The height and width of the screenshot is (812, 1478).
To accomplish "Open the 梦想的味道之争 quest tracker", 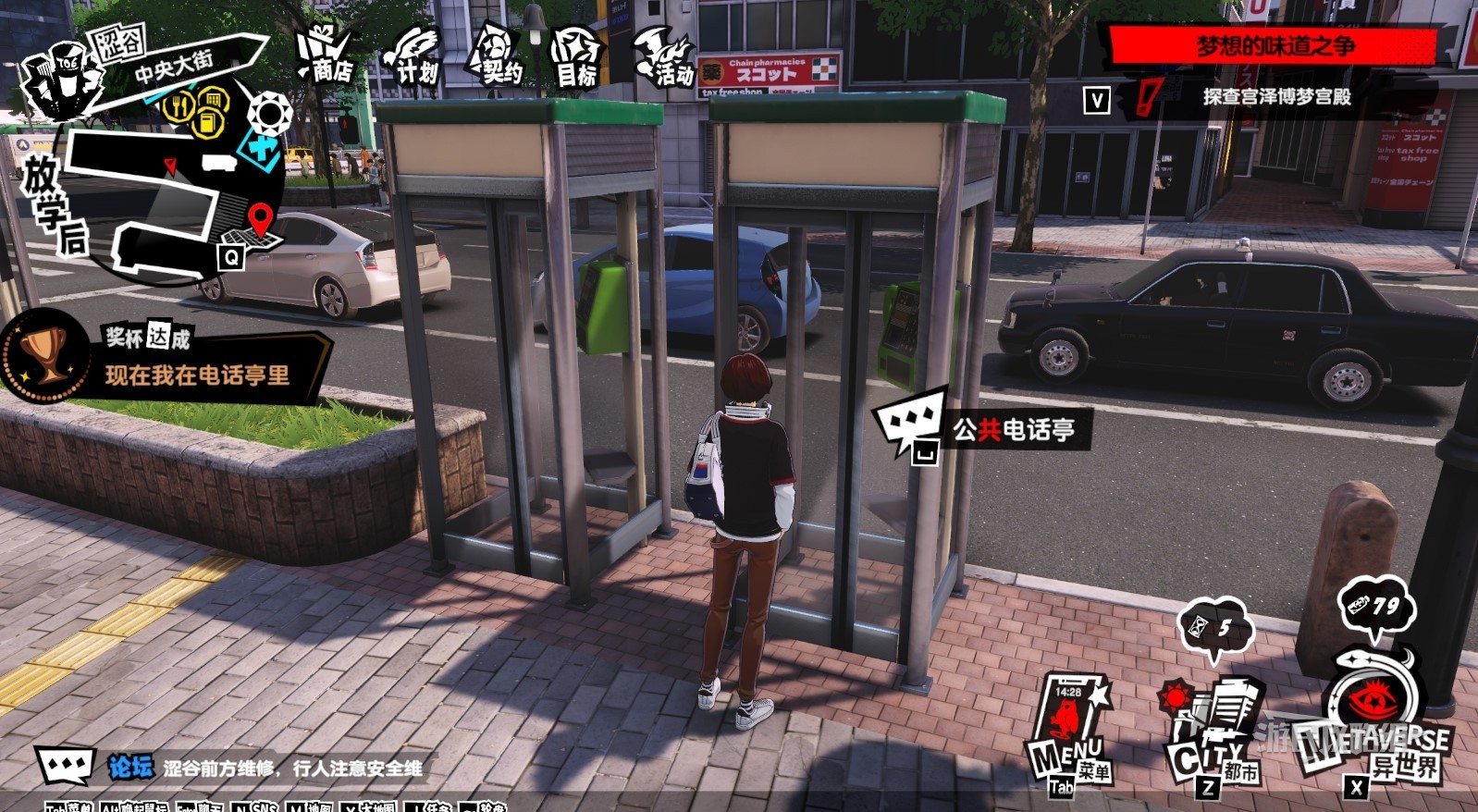I will click(1273, 46).
